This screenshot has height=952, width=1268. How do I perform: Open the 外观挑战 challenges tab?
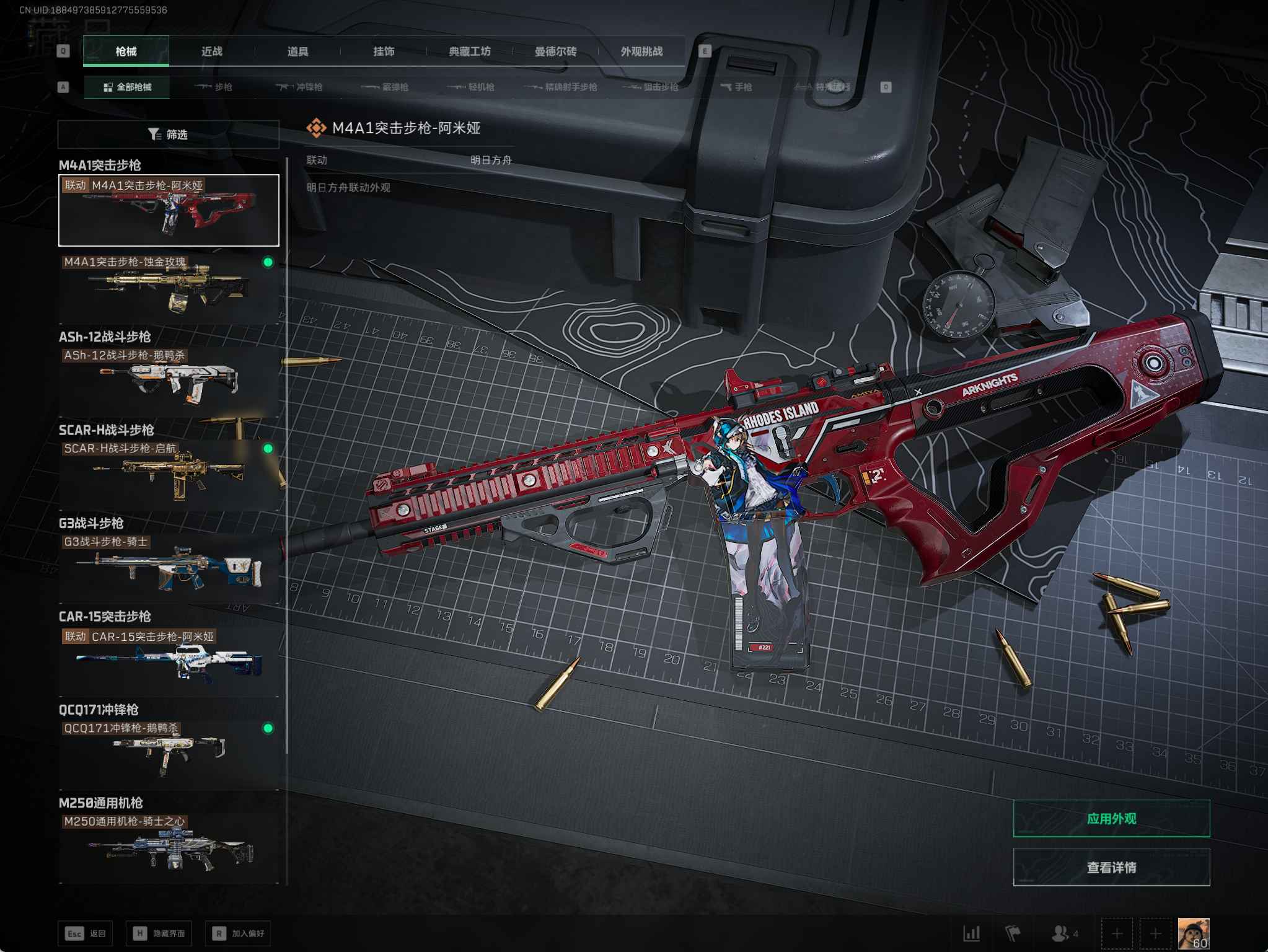point(641,51)
